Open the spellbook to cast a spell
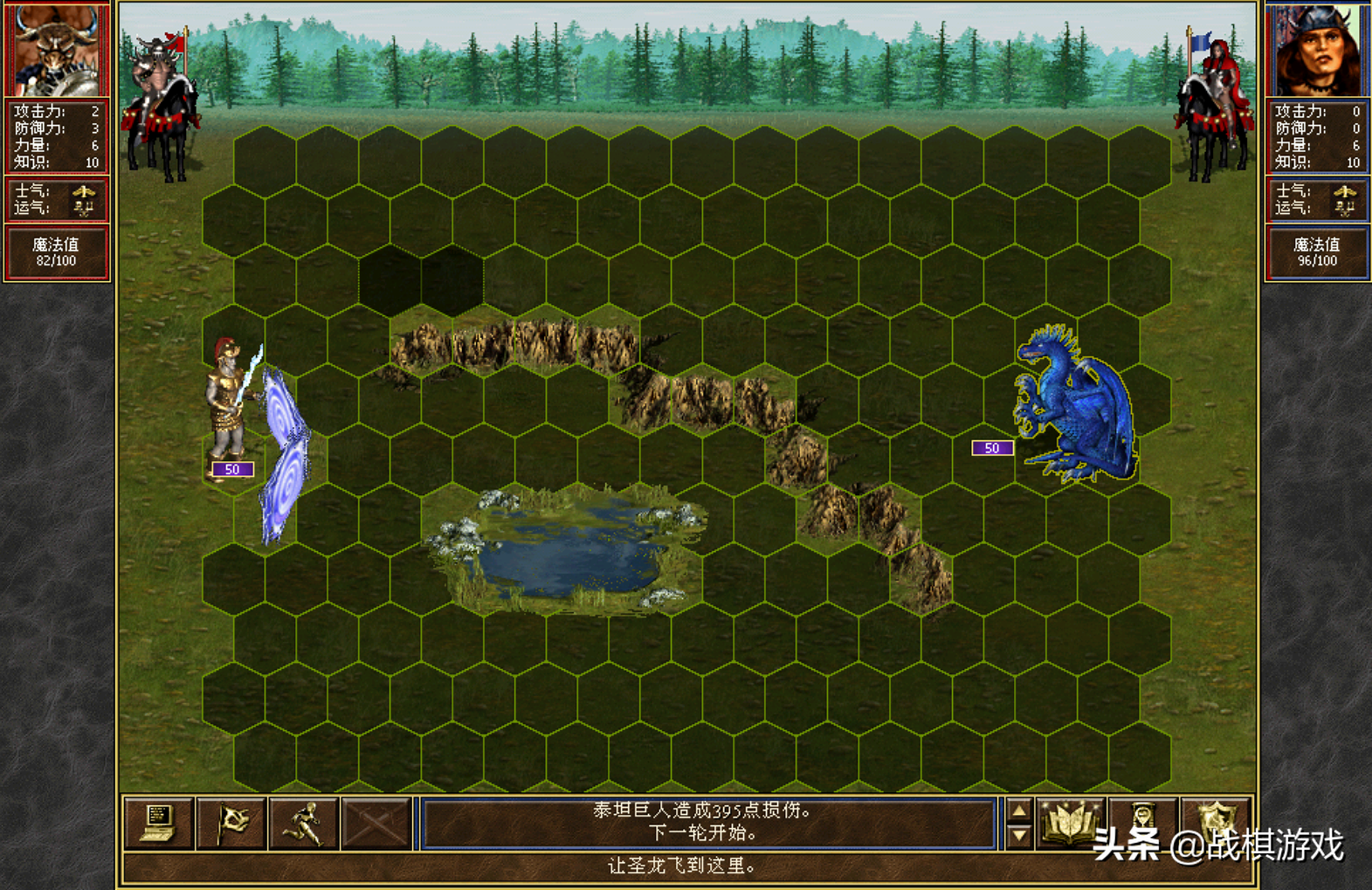Screen dimensions: 1372x890 1070,823
